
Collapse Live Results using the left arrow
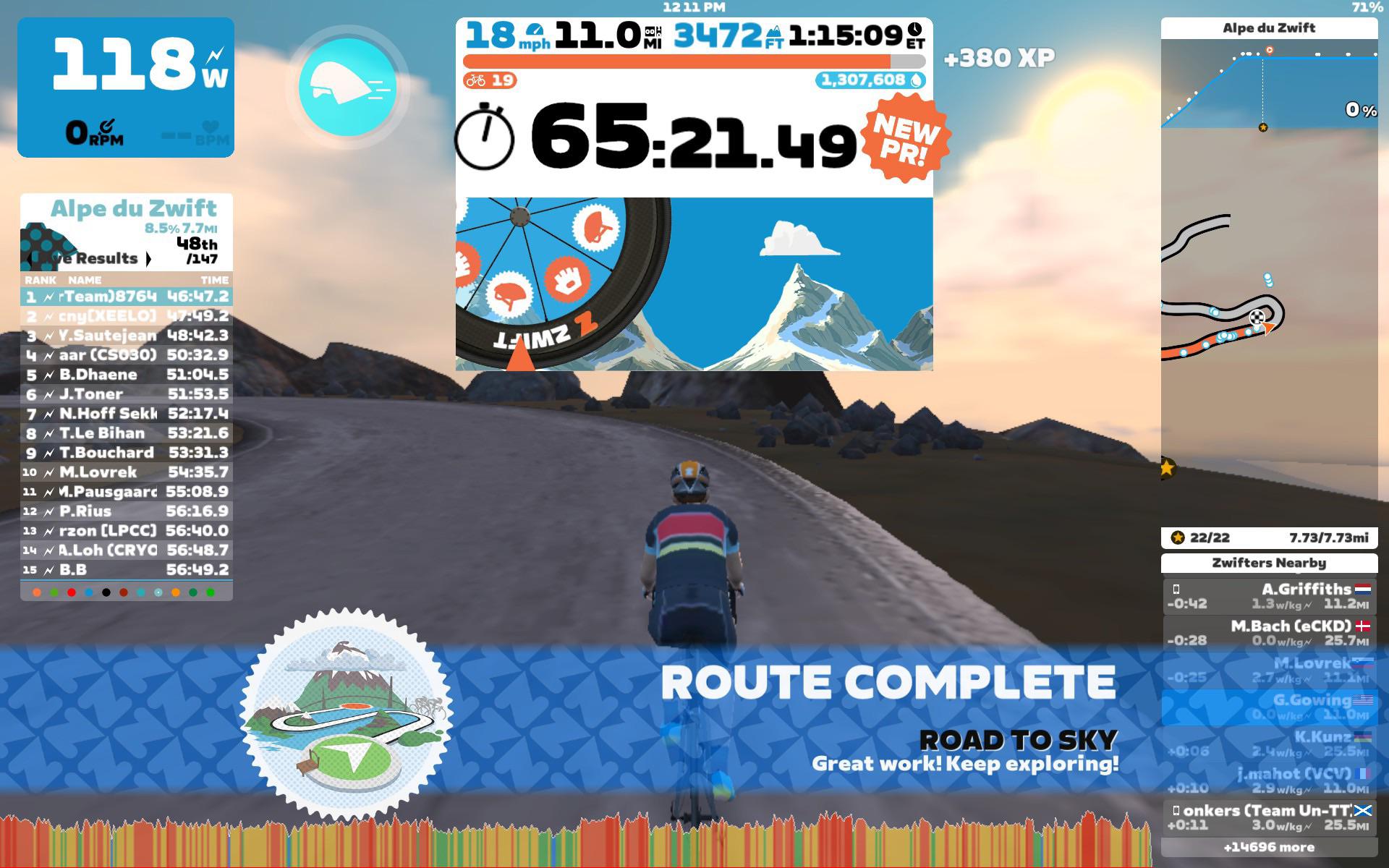pyautogui.click(x=30, y=258)
